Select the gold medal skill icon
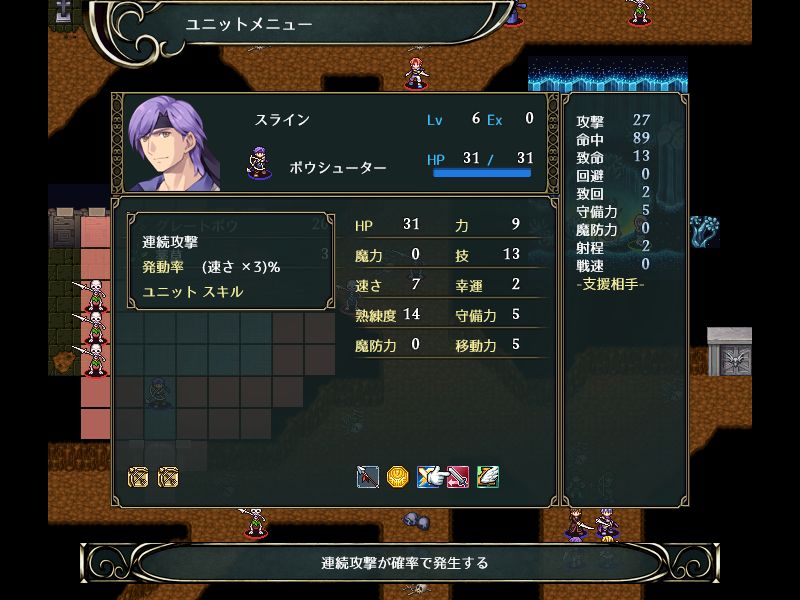The height and width of the screenshot is (600, 800). click(x=398, y=477)
